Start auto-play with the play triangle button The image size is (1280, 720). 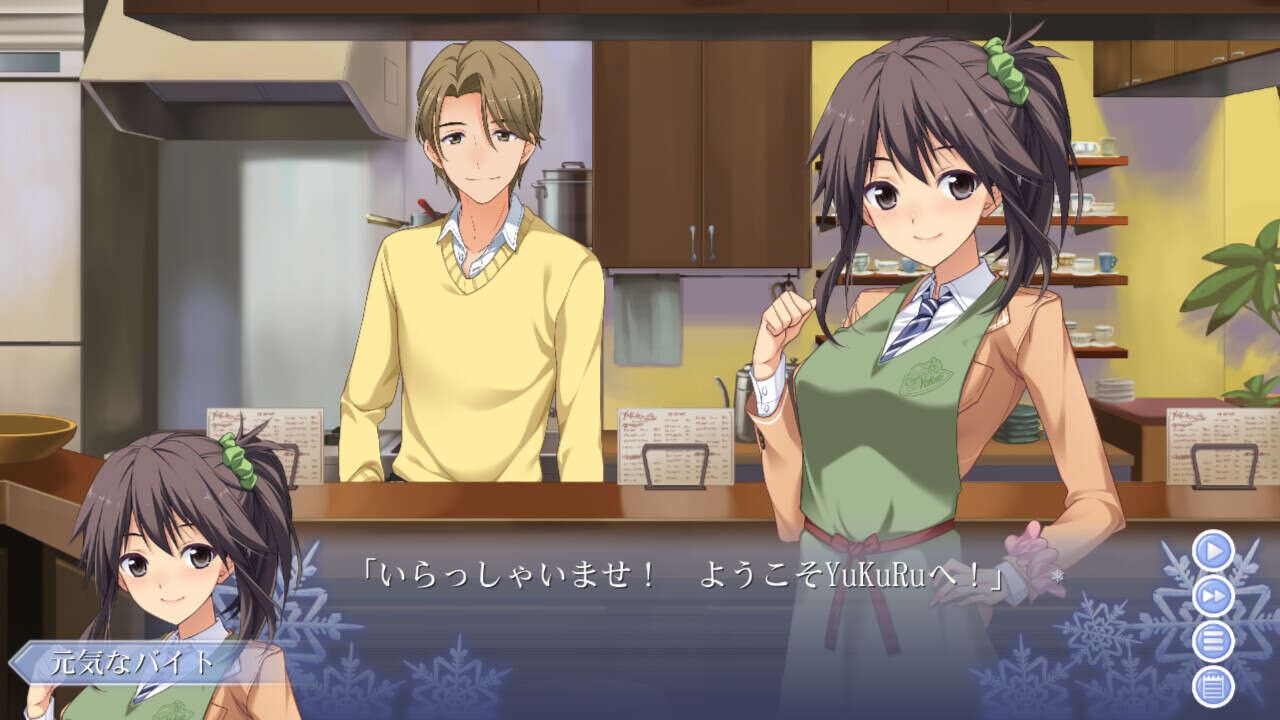(1213, 551)
